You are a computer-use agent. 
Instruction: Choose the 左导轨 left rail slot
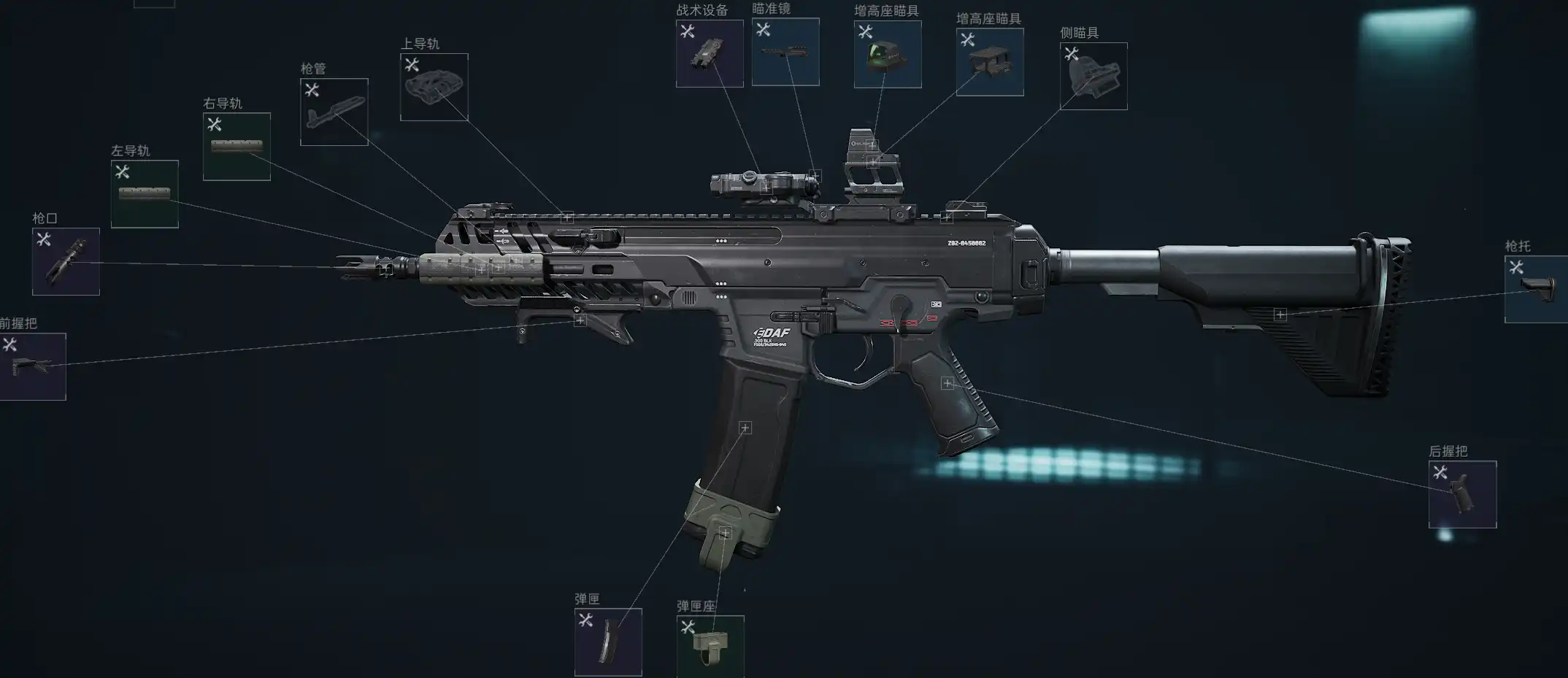click(x=145, y=193)
